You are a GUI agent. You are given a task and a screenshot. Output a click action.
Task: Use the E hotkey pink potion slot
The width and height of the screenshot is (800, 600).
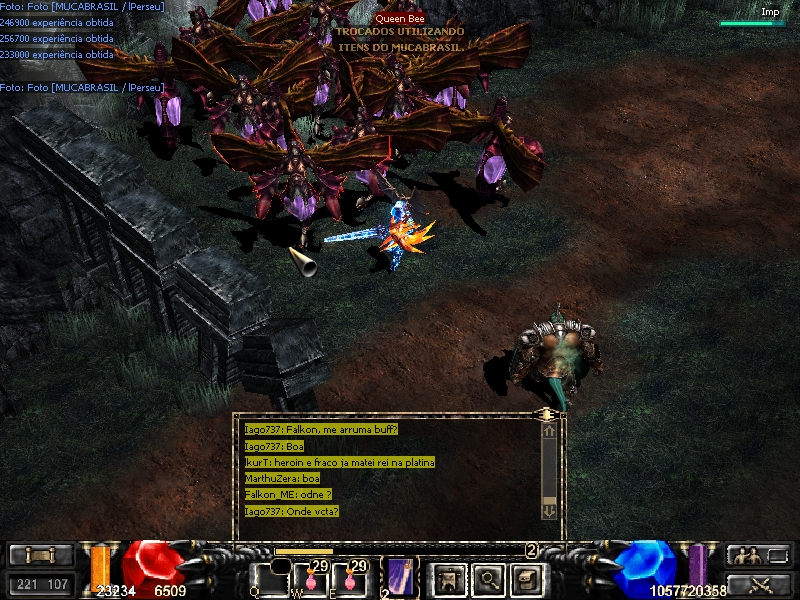pyautogui.click(x=349, y=579)
